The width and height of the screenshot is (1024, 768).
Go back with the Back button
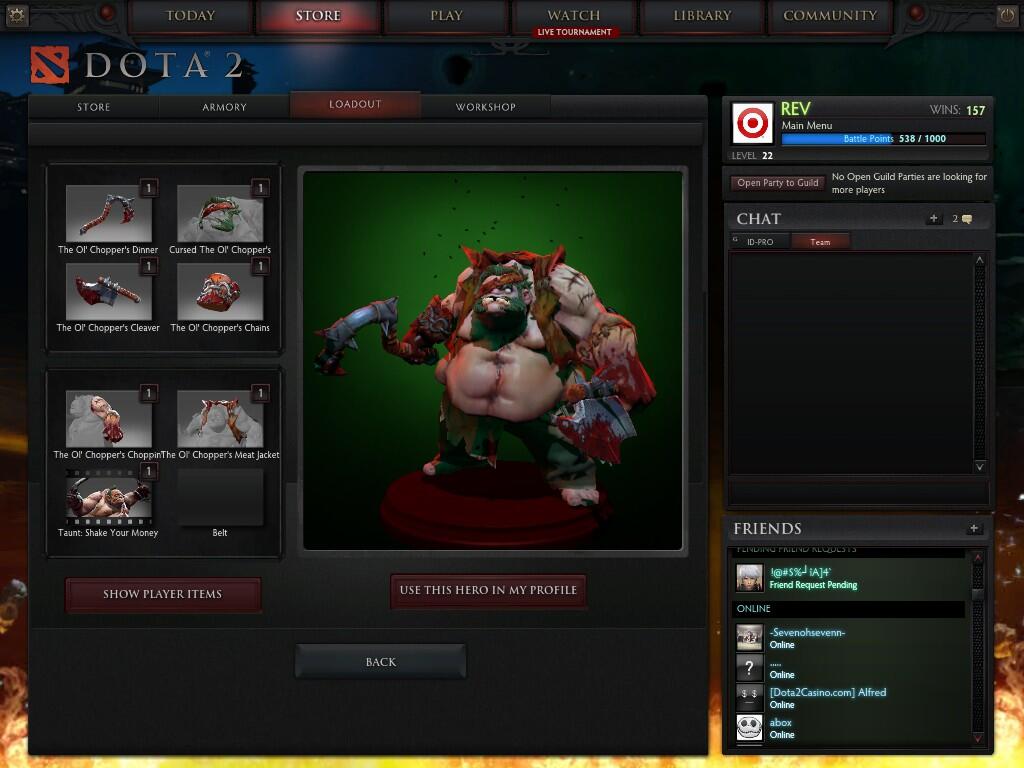pyautogui.click(x=380, y=662)
